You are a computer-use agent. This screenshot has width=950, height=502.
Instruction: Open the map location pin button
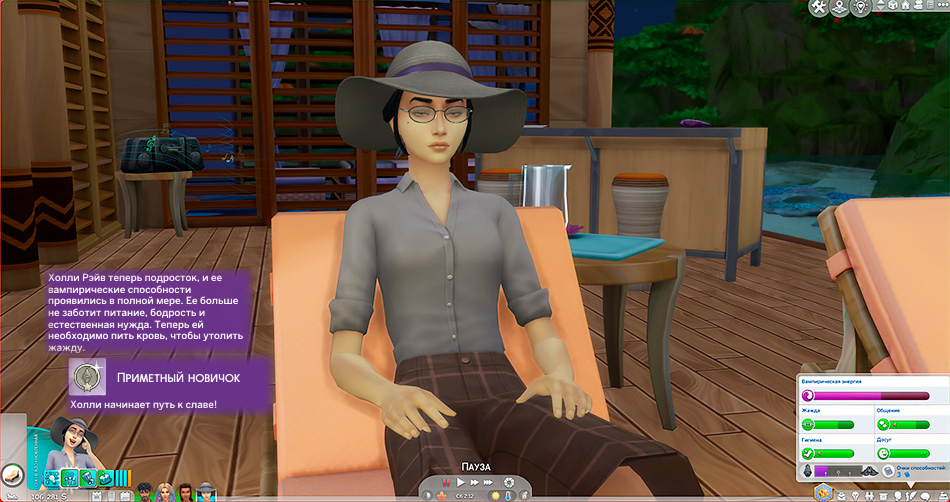tap(839, 8)
